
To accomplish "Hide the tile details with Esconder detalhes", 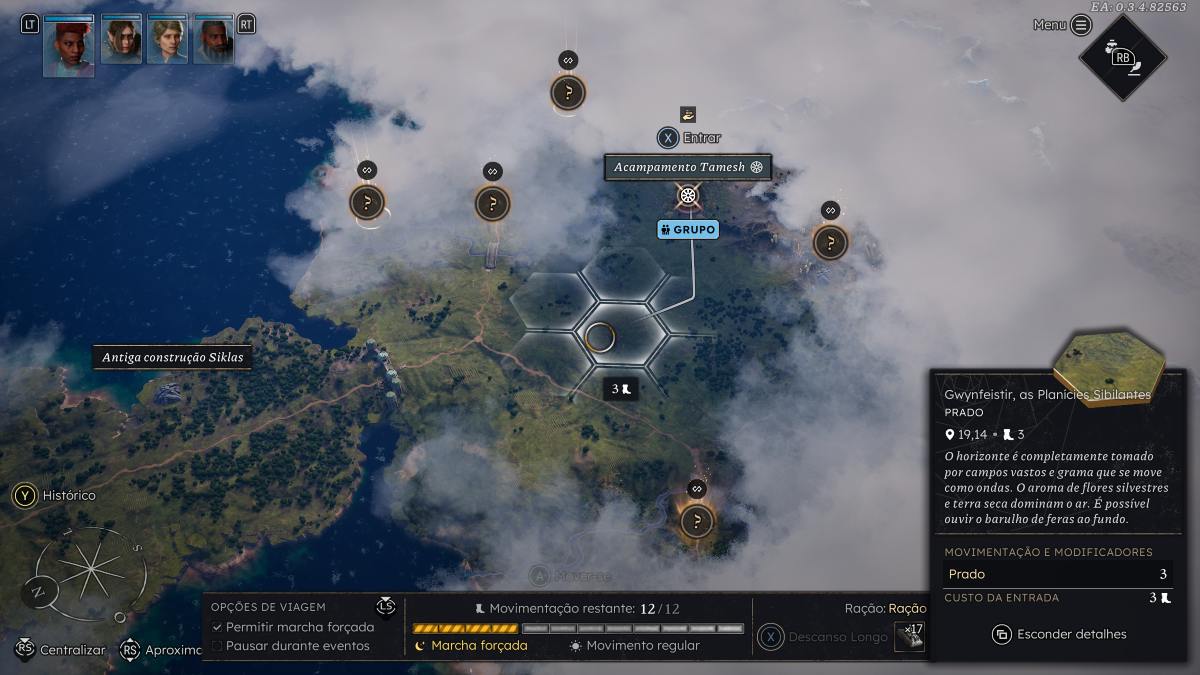I will [1059, 634].
